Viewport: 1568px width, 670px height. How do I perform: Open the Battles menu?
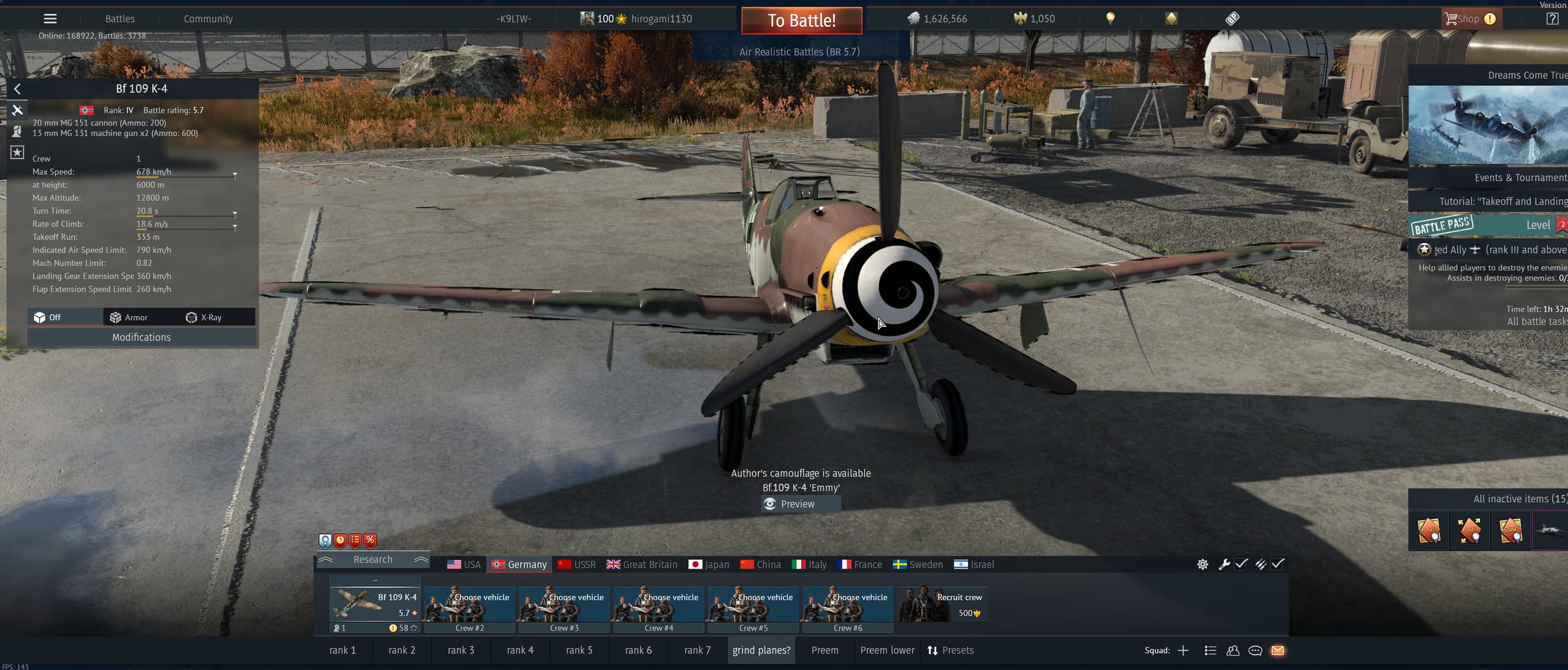tap(120, 19)
